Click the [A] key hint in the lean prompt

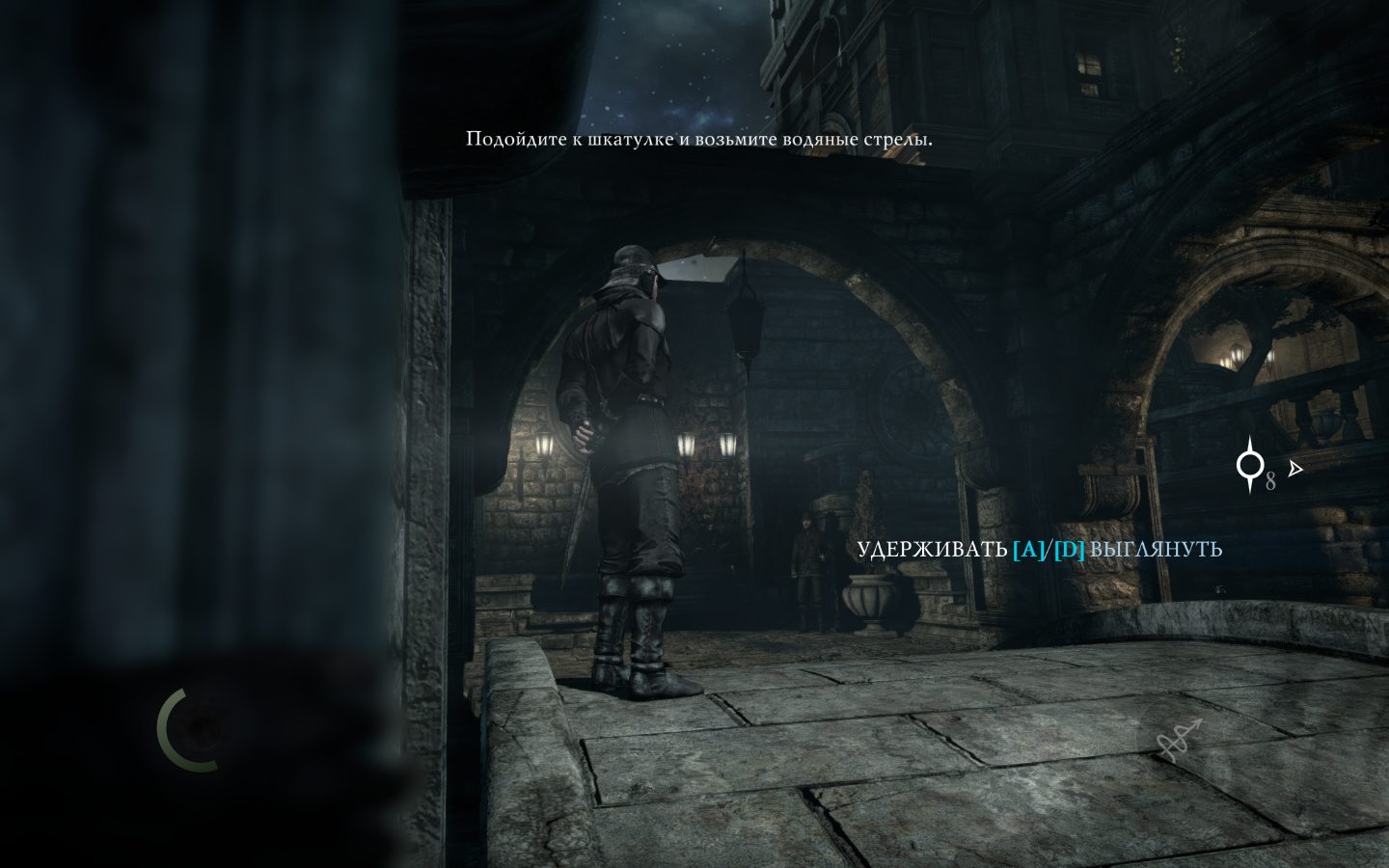[x=1030, y=550]
